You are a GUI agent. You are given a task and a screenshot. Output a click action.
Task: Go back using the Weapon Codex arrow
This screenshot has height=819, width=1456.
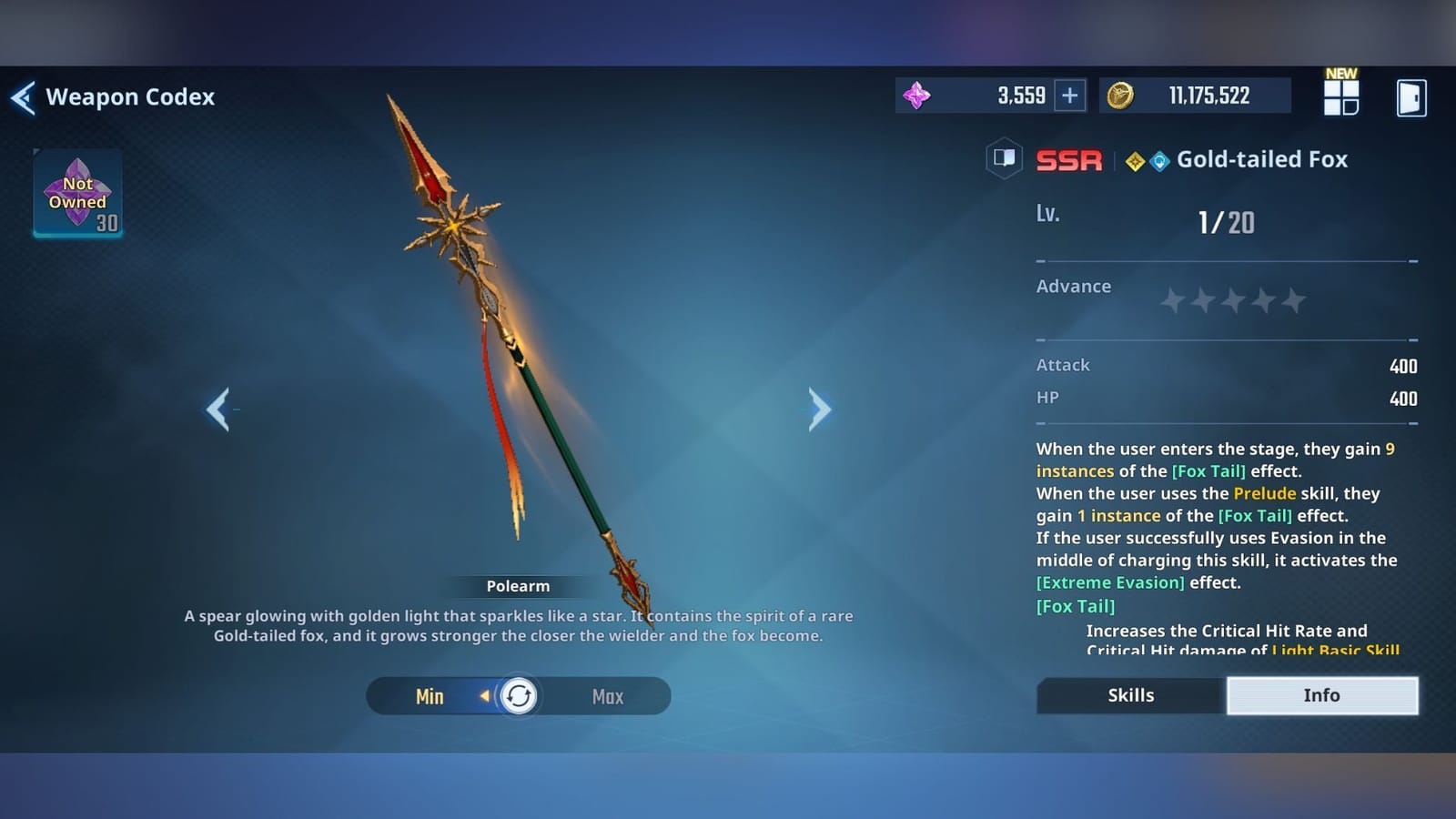[25, 96]
